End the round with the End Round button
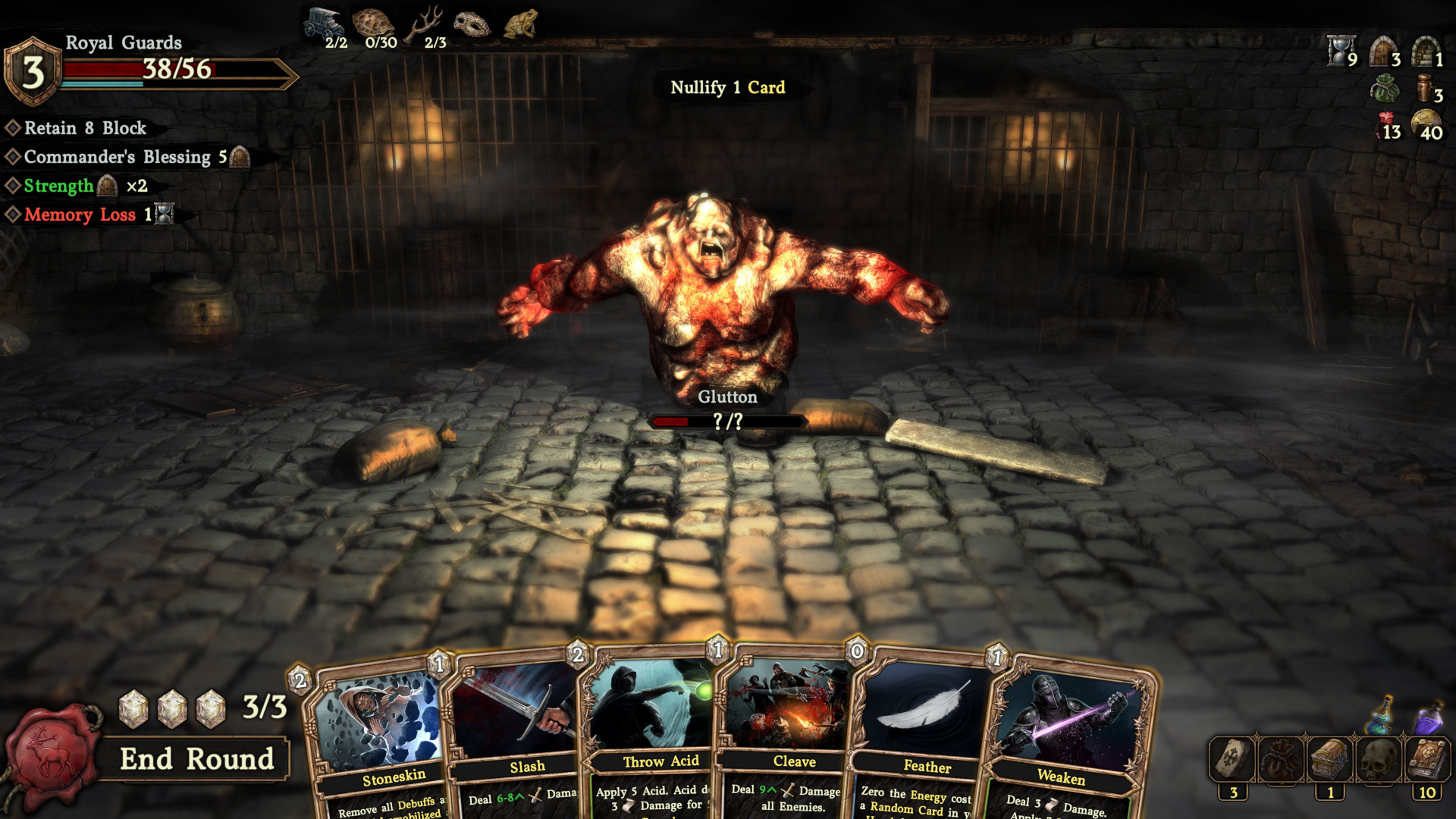 (196, 759)
